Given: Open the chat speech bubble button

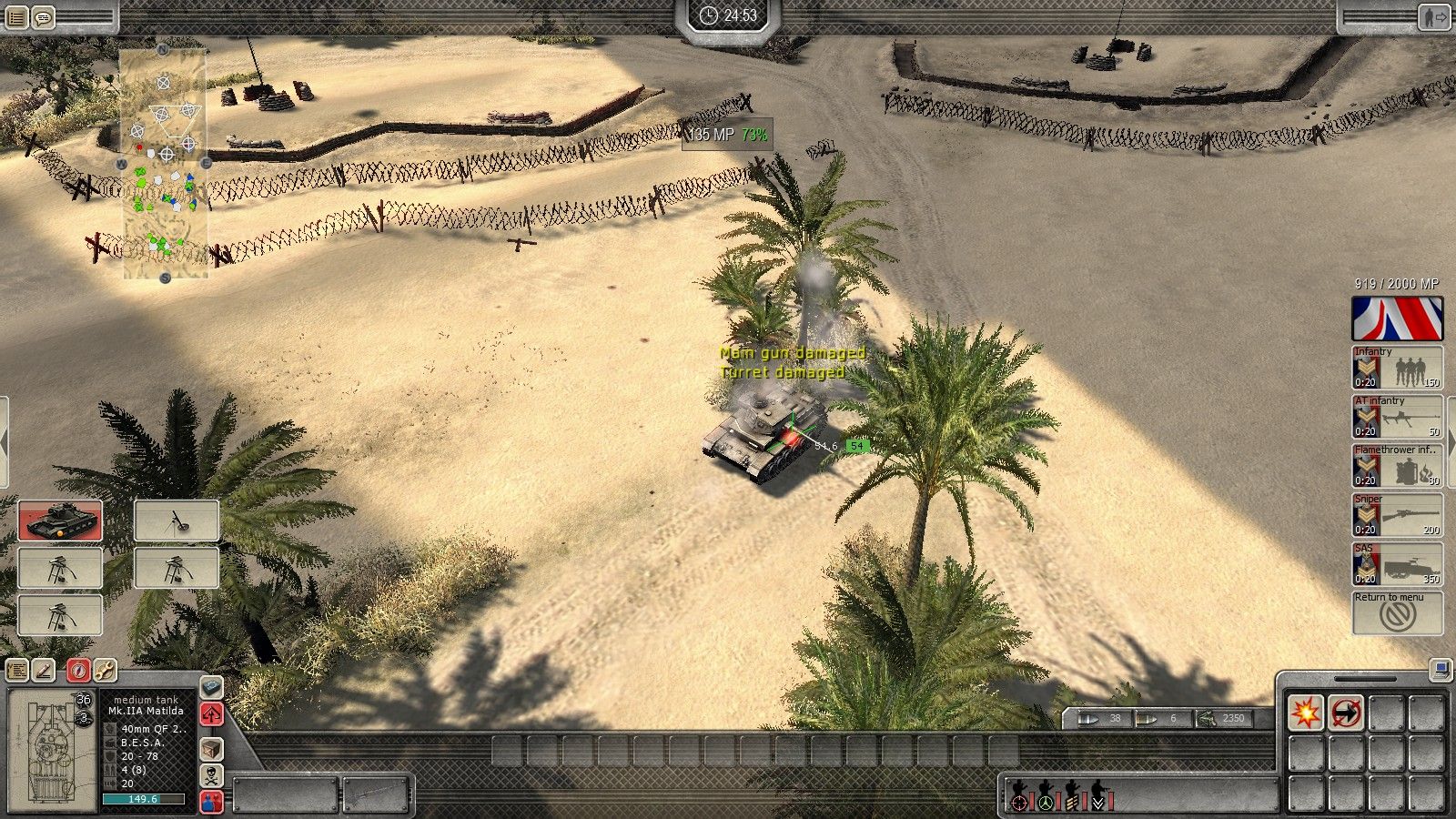Looking at the screenshot, I should [43, 17].
